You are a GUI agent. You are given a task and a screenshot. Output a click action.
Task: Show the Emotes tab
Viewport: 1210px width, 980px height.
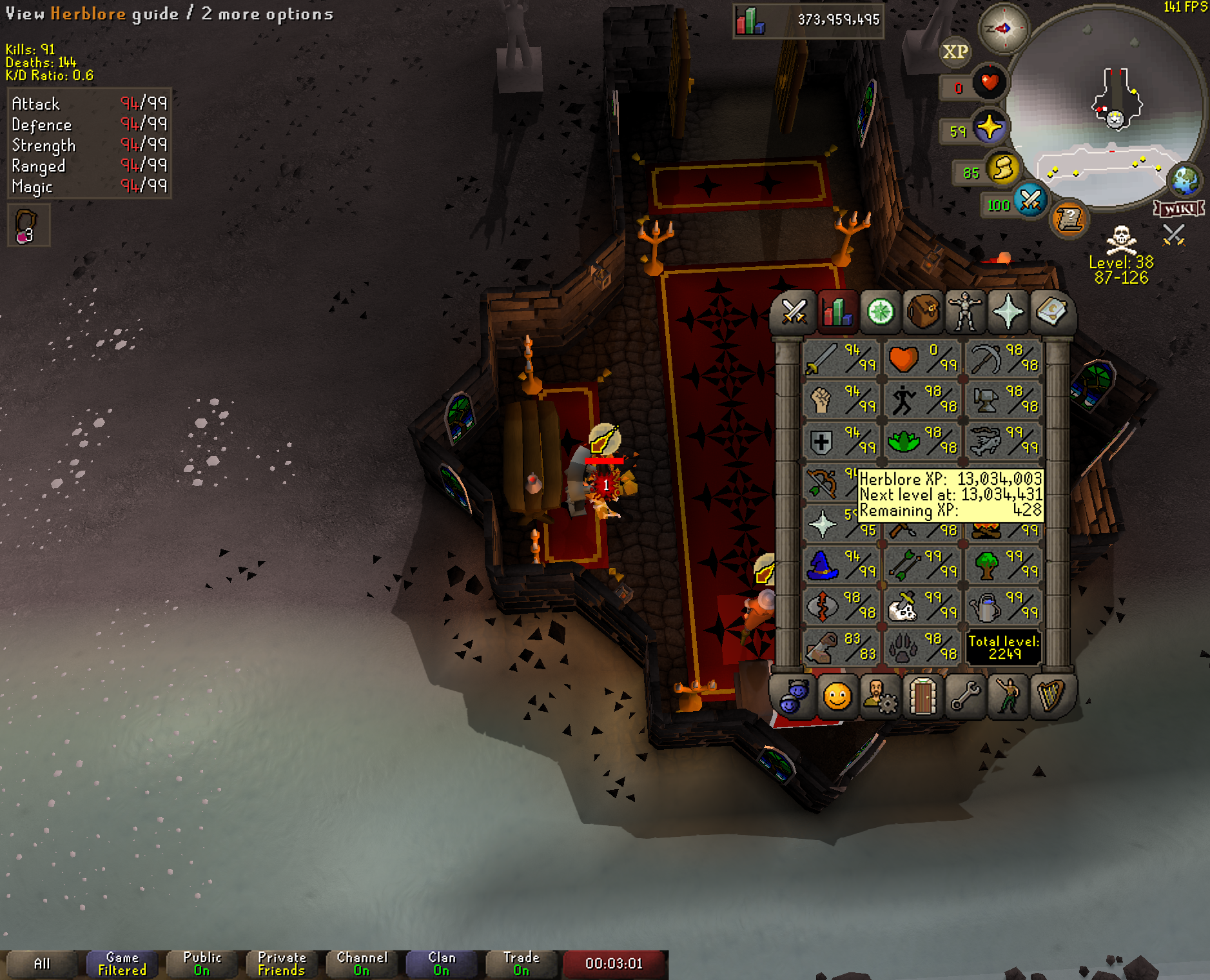point(1008,696)
